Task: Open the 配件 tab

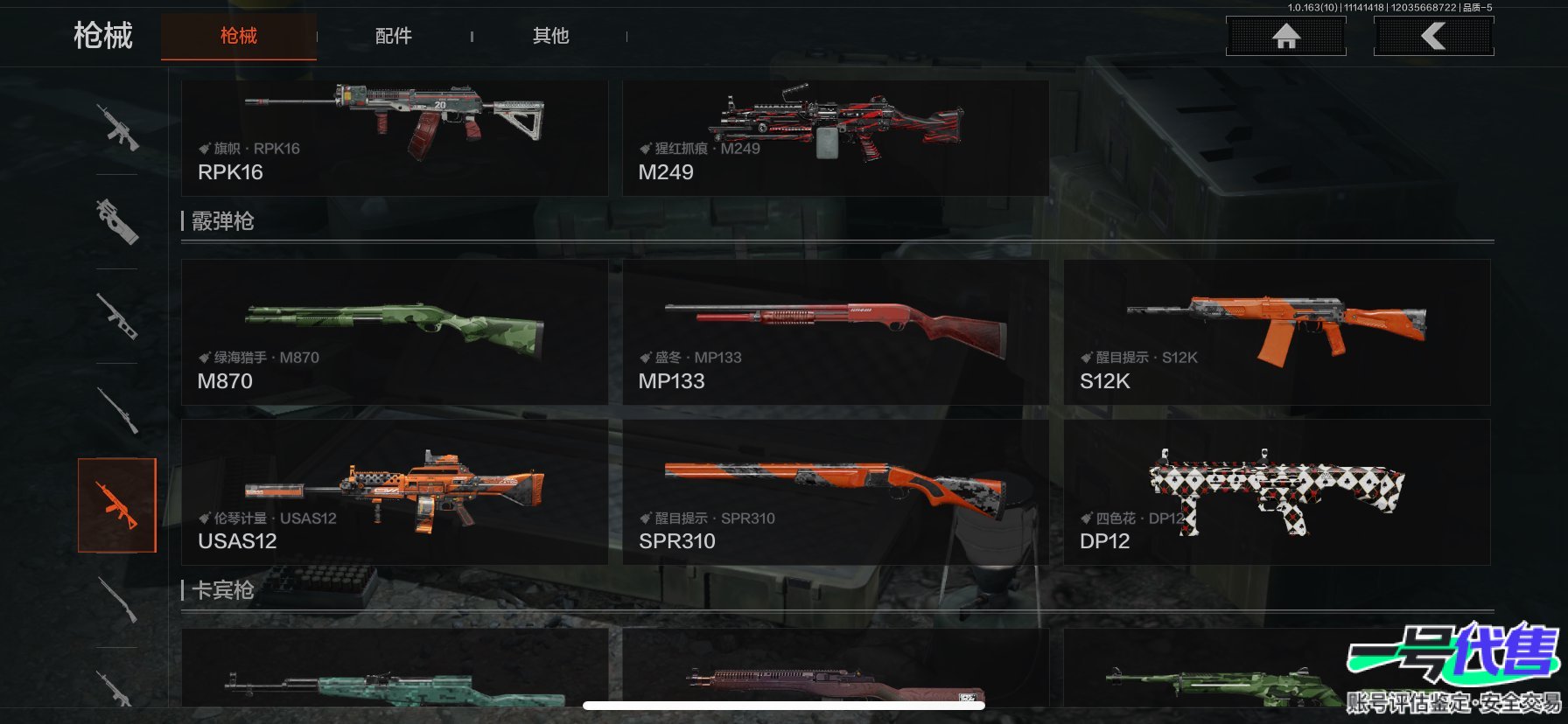Action: point(393,36)
